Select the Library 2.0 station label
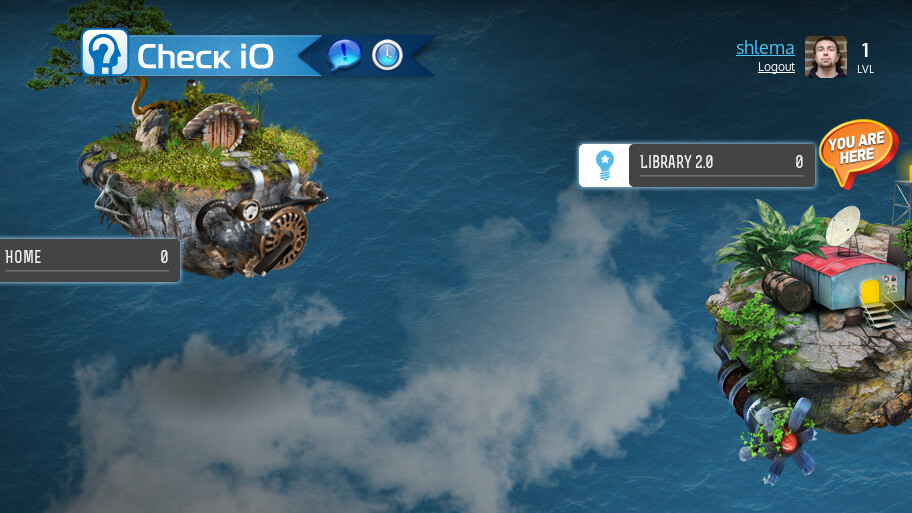The image size is (912, 513). coord(721,165)
